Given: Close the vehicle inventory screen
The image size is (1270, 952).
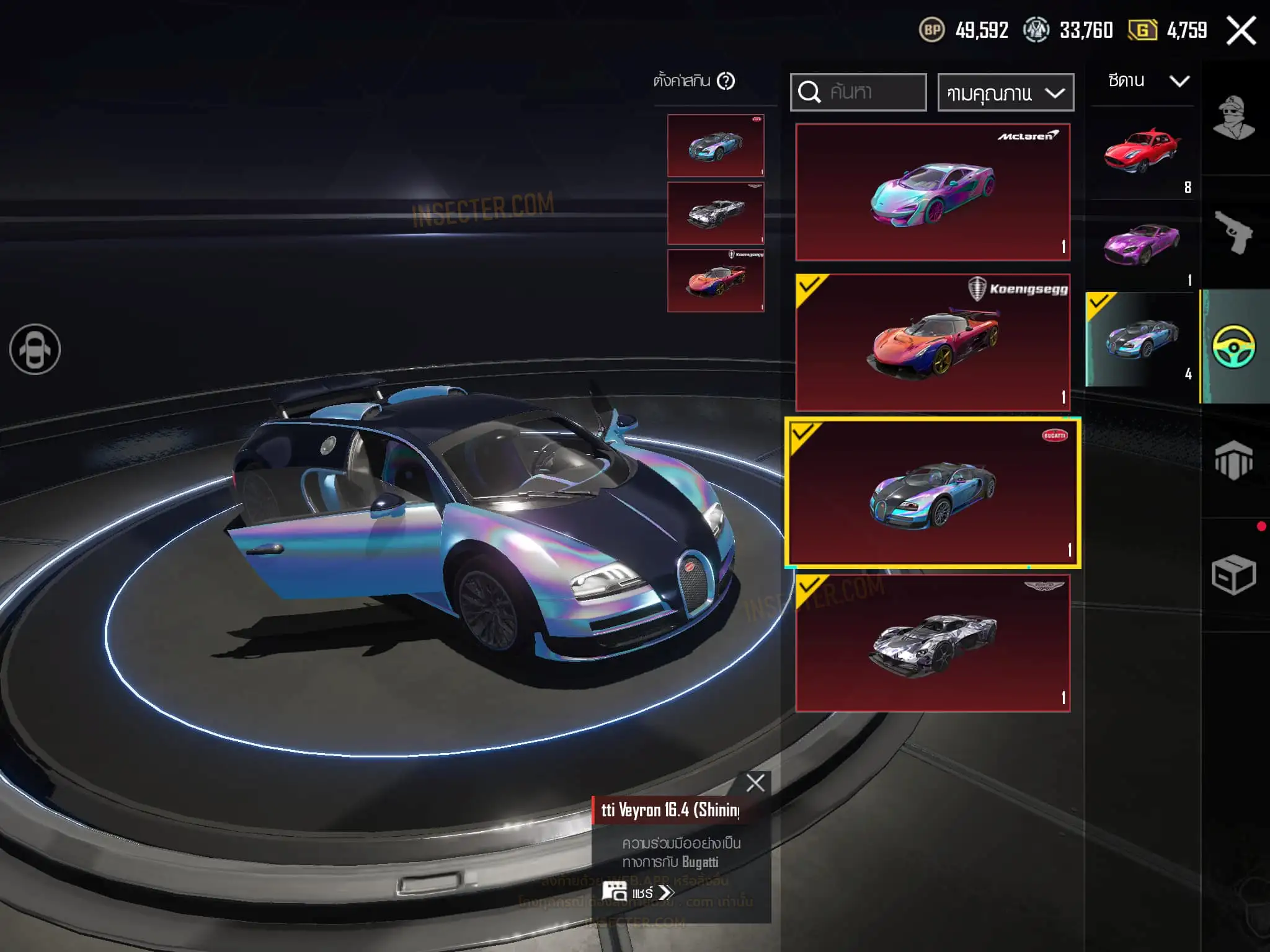Looking at the screenshot, I should 1241,30.
